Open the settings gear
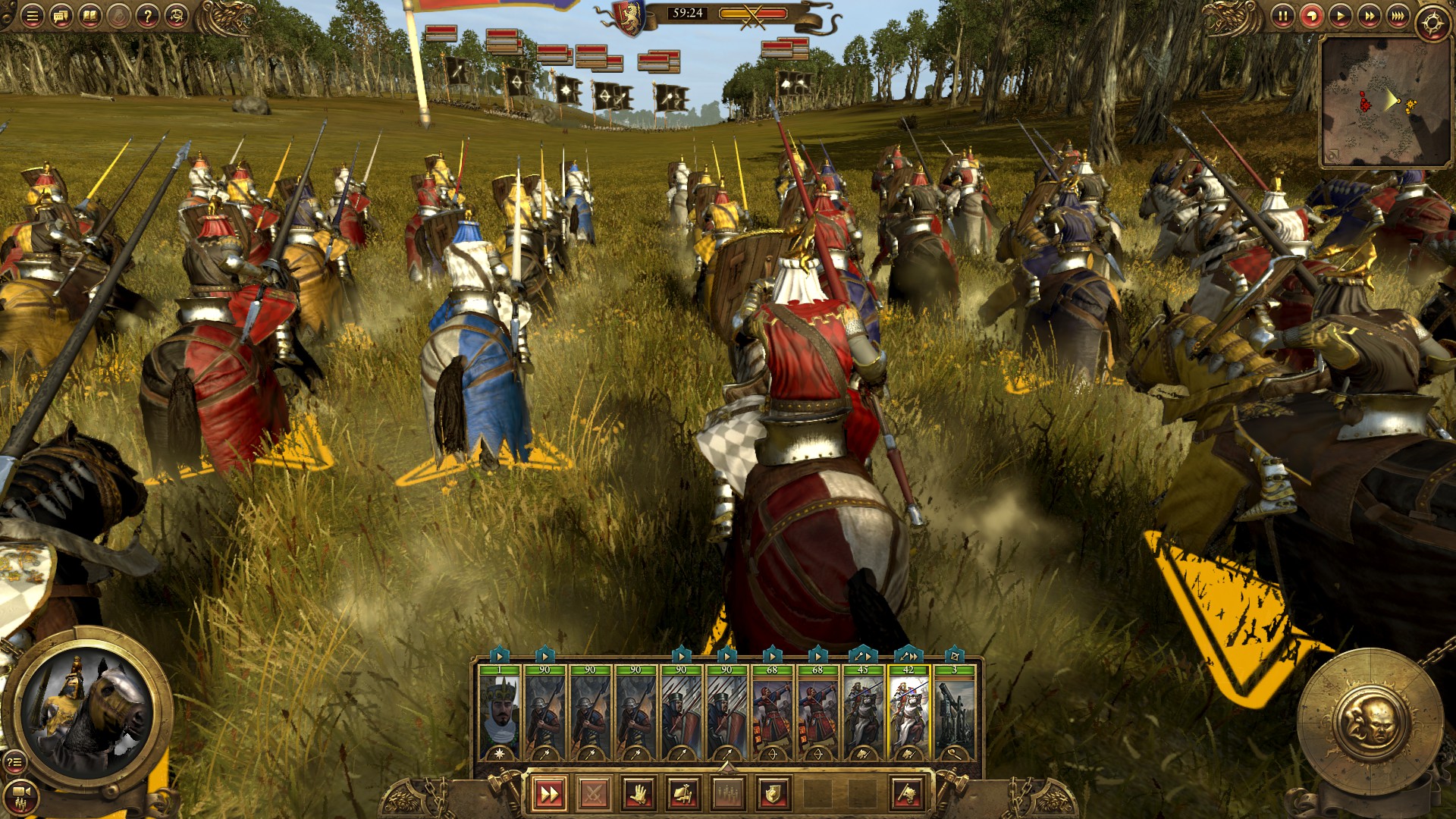 point(1432,15)
